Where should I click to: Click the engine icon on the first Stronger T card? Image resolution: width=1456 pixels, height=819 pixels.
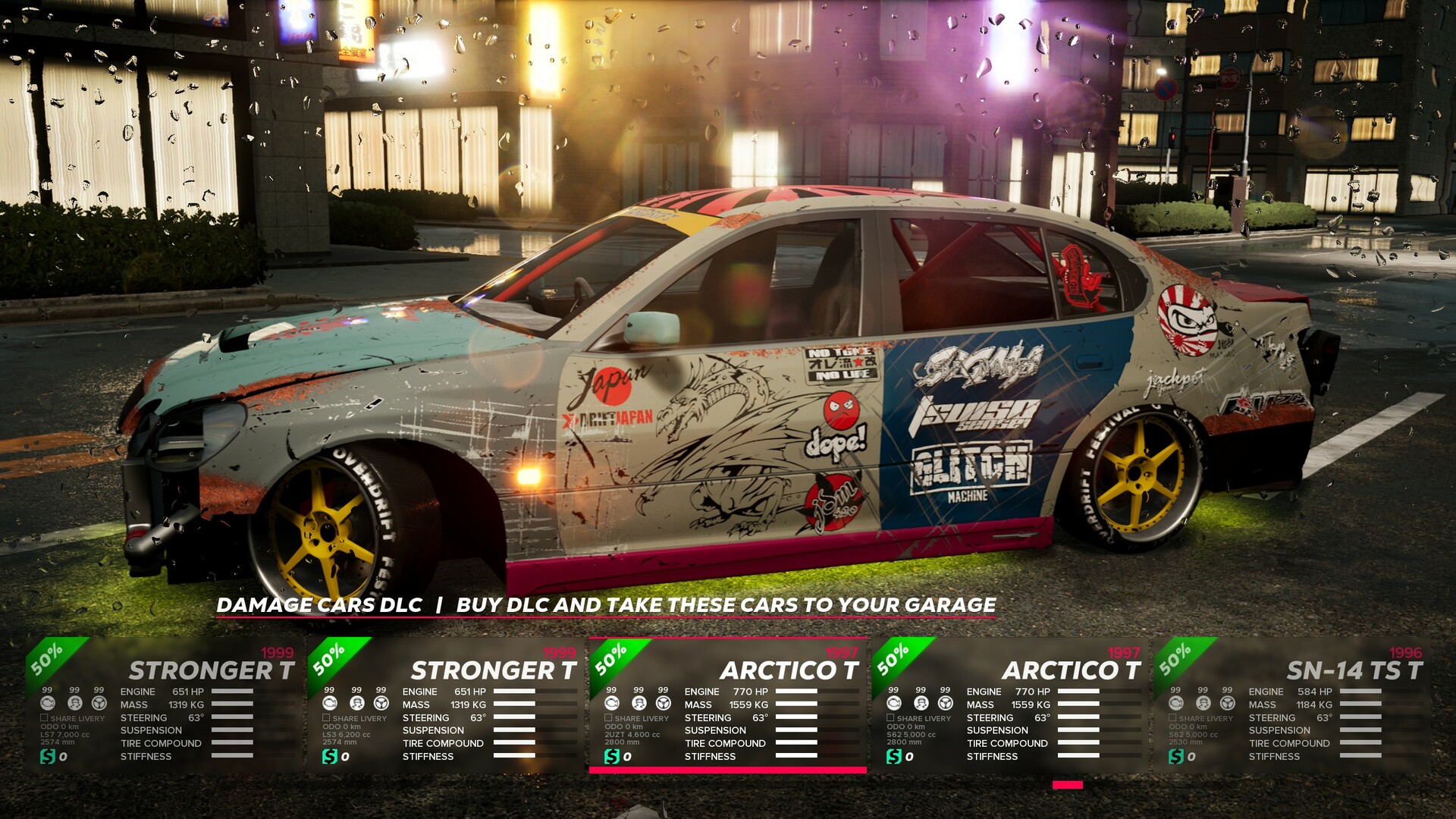48,703
